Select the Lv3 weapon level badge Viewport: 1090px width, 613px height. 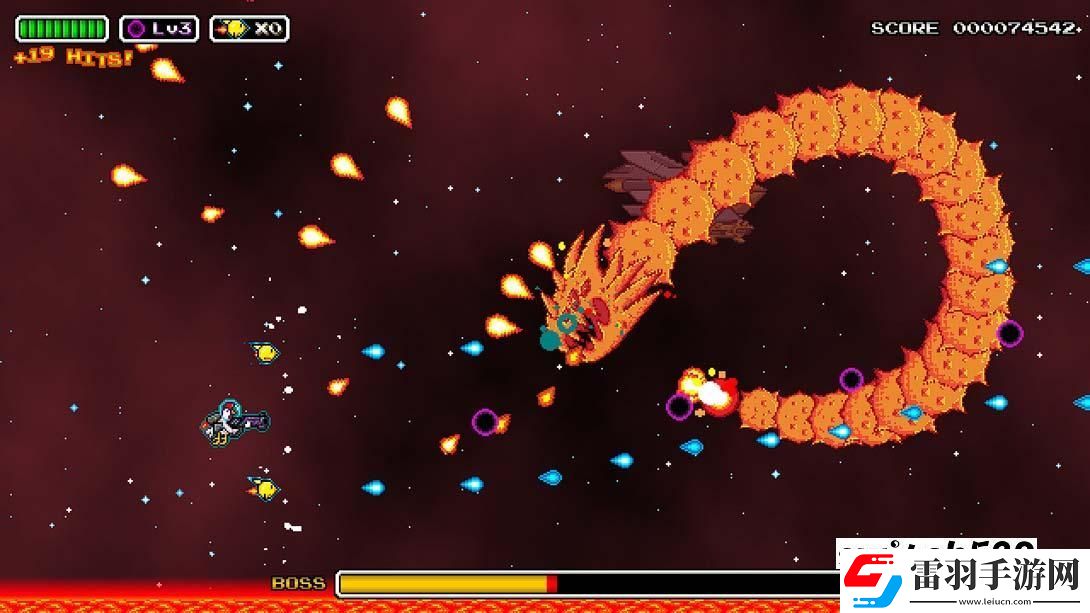159,29
